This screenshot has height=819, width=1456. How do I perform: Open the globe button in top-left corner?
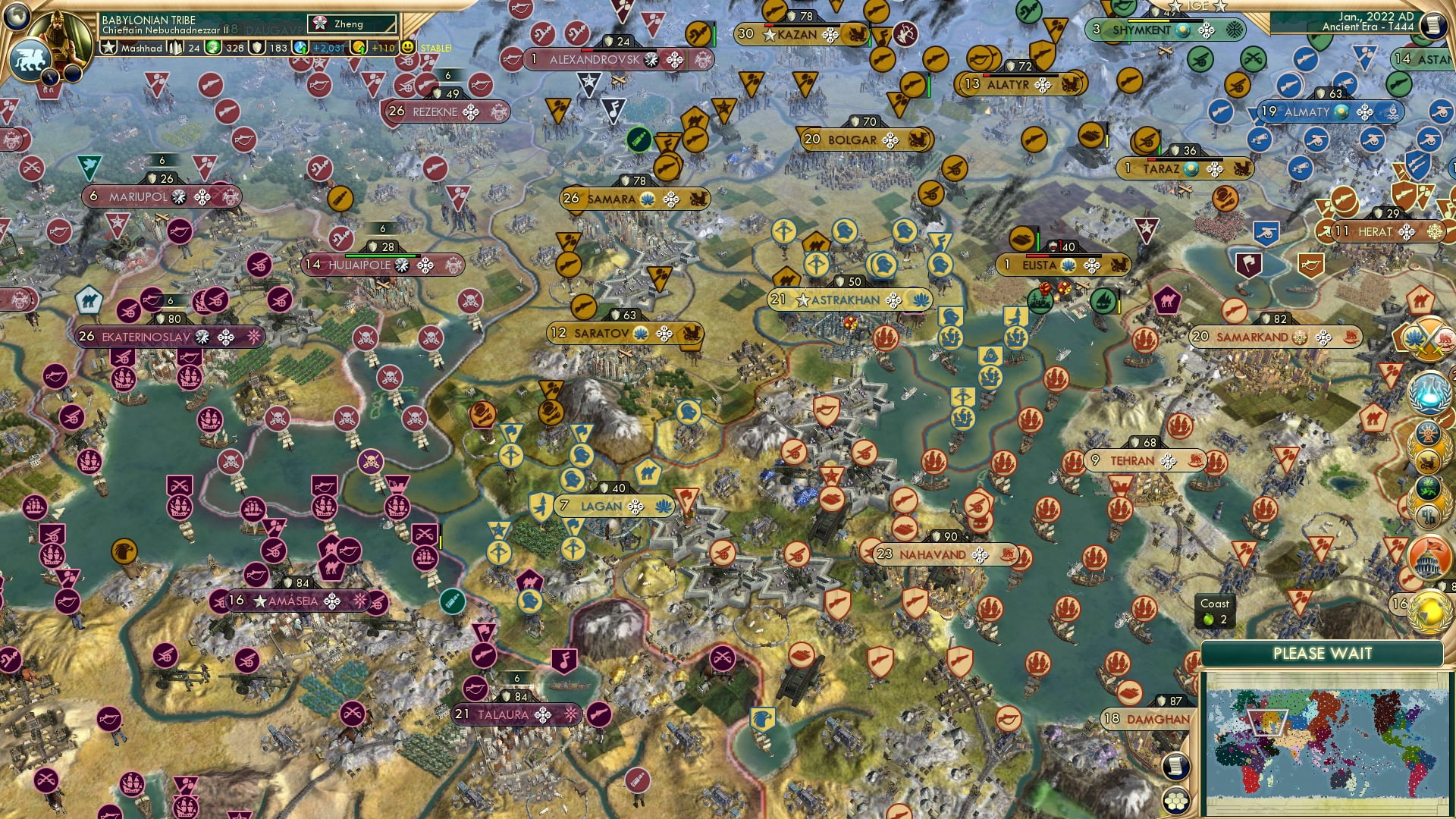tap(17, 14)
